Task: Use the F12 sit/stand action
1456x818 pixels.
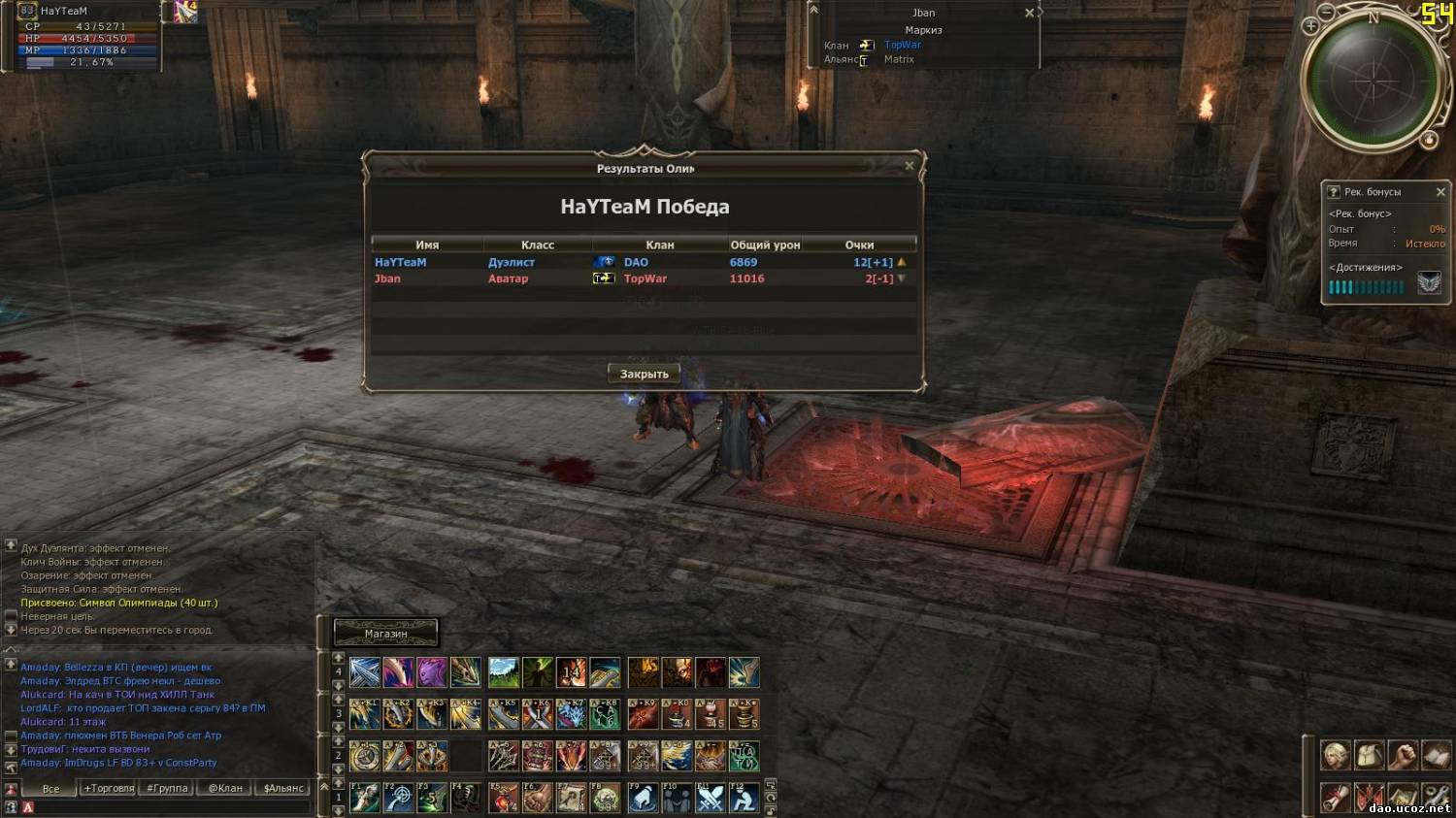Action: pos(745,798)
